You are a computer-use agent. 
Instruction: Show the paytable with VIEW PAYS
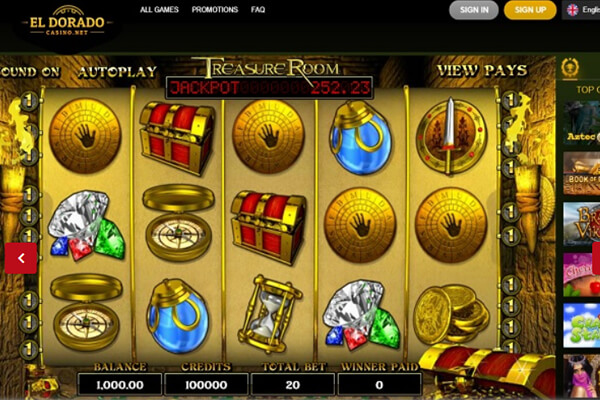pyautogui.click(x=481, y=72)
